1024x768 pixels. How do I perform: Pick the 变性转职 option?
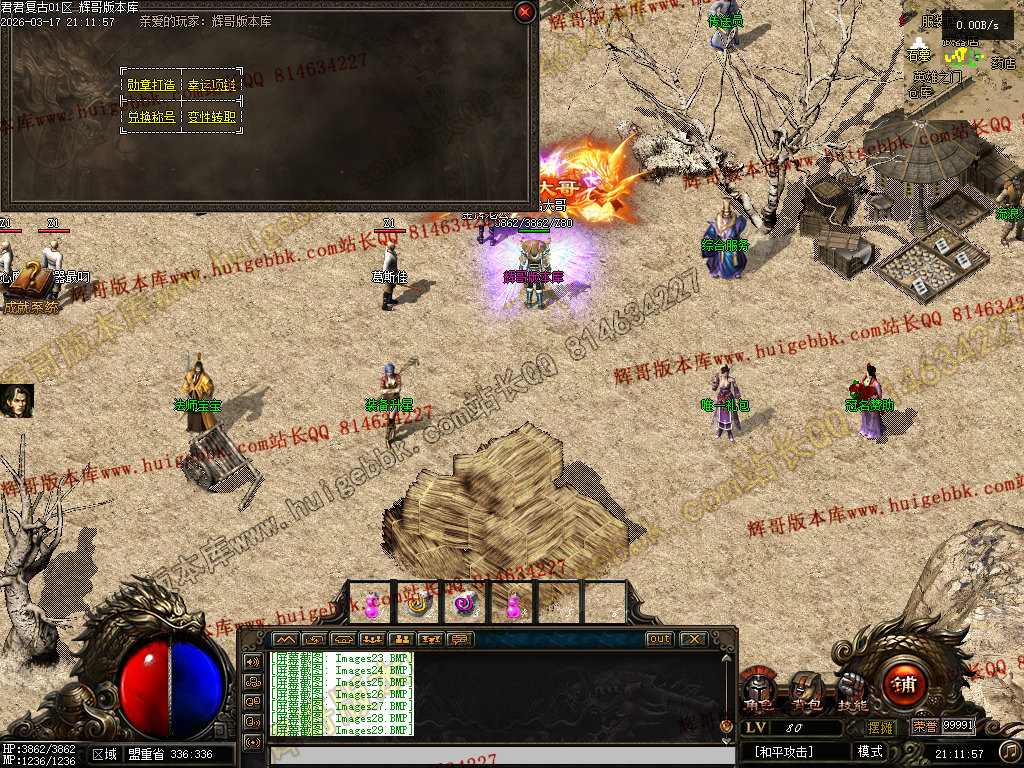coord(212,117)
